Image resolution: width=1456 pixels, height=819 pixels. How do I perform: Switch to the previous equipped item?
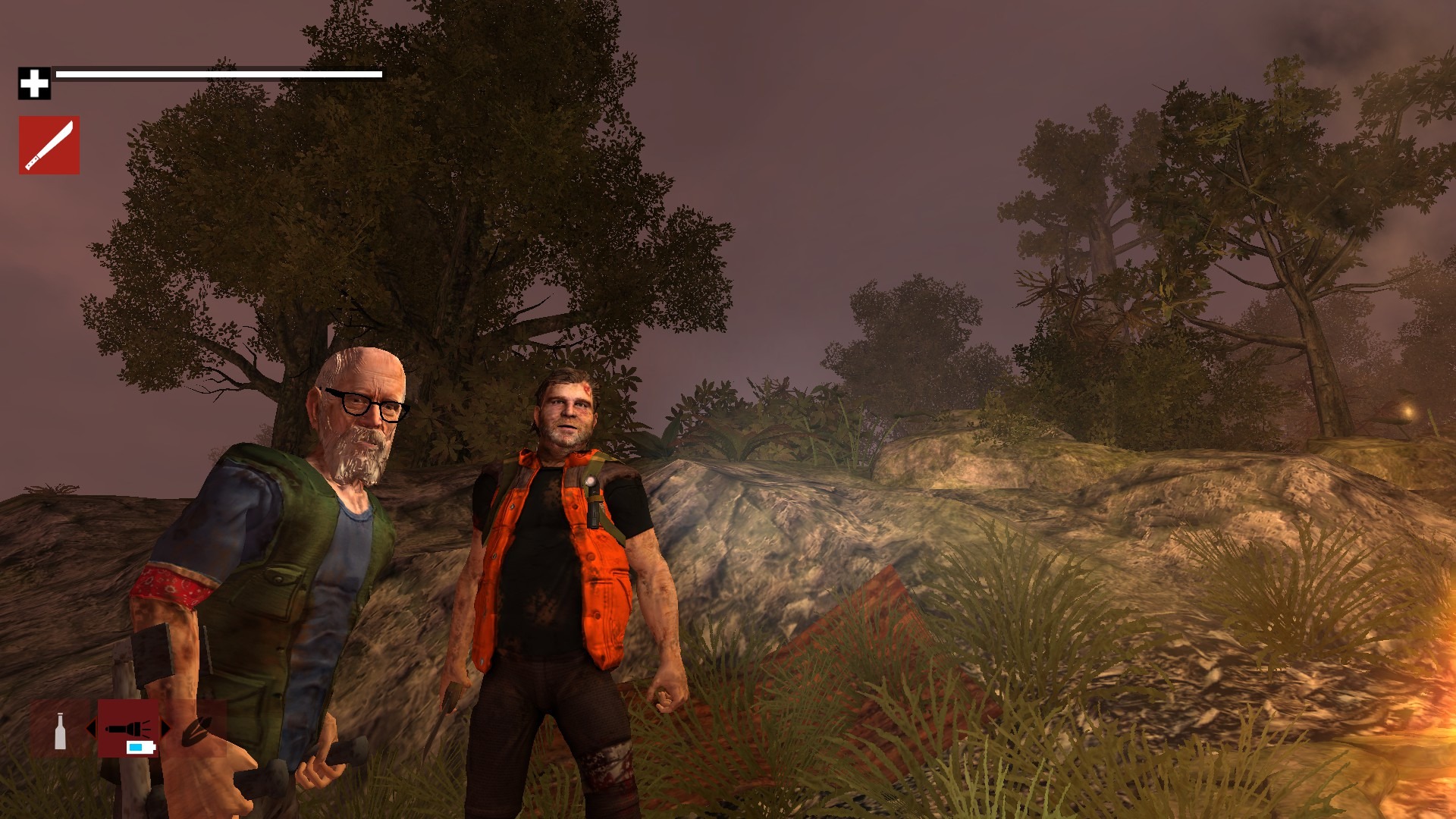92,728
